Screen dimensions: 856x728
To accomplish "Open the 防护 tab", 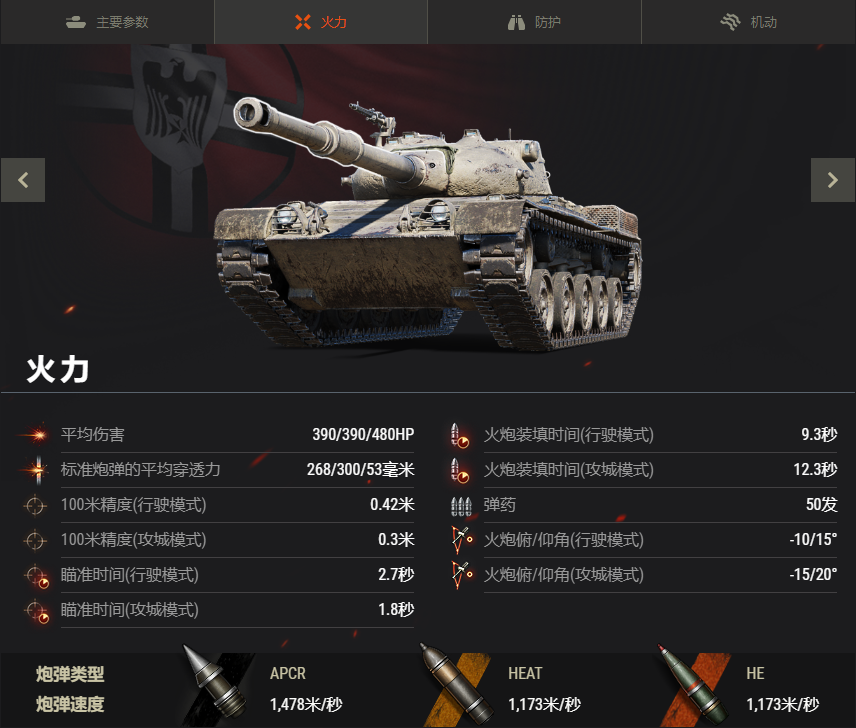I will tap(534, 22).
